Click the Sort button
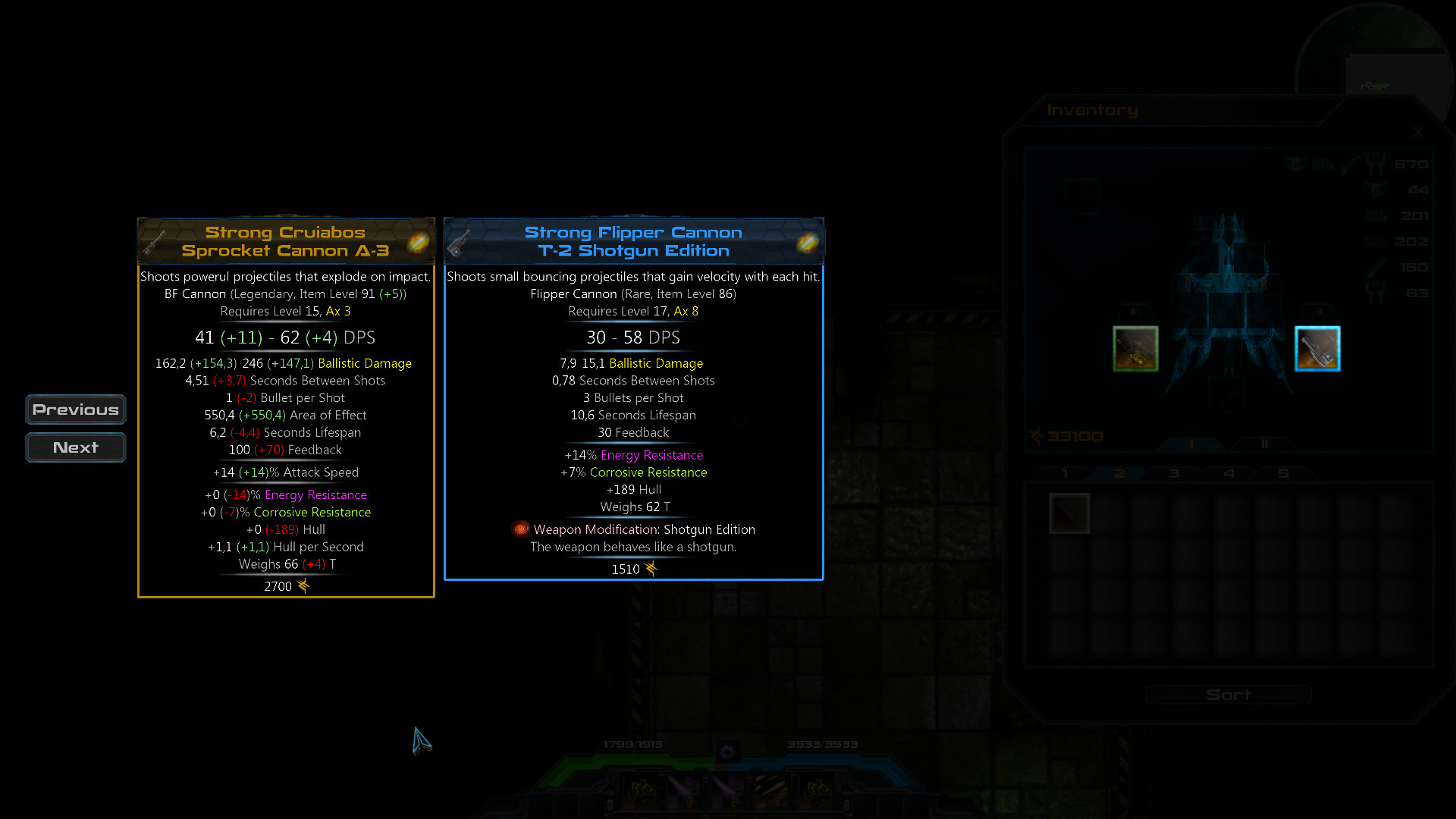The height and width of the screenshot is (819, 1456). [1228, 694]
